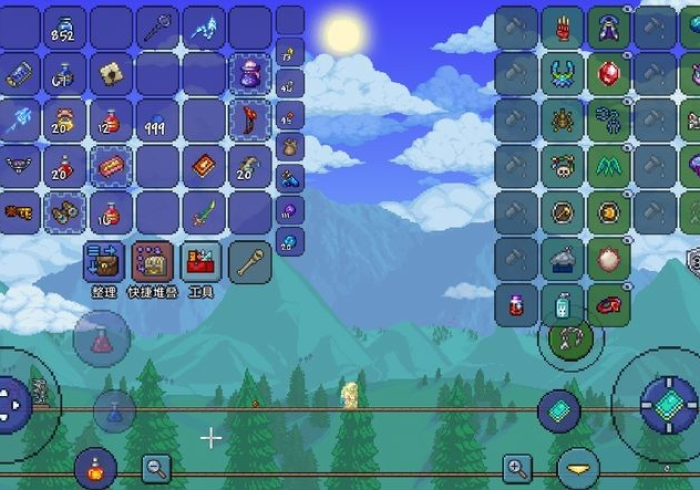Open the 工具 toolbox button
This screenshot has height=490, width=700.
(x=202, y=262)
